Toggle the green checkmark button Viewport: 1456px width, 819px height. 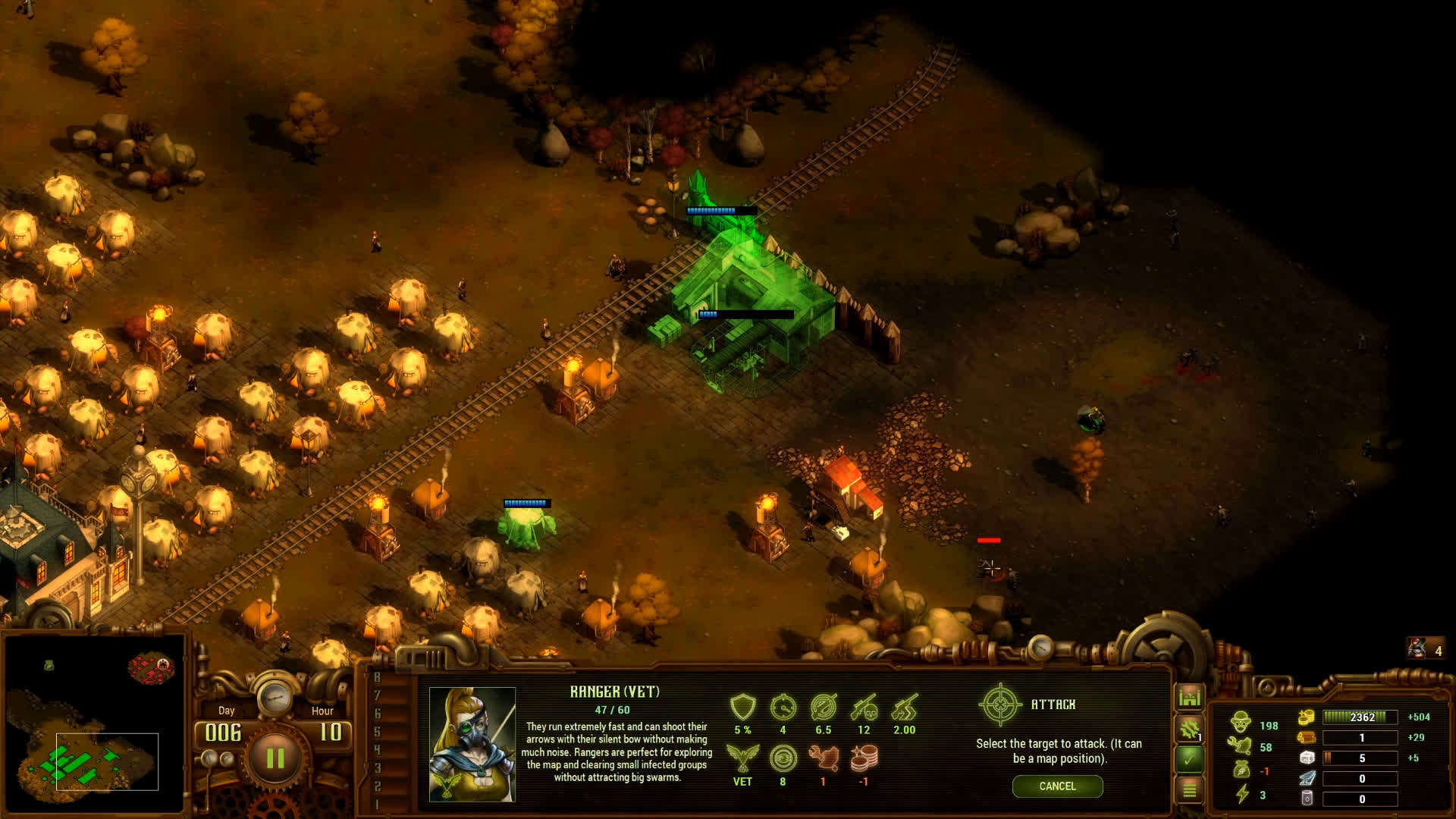pos(1189,758)
